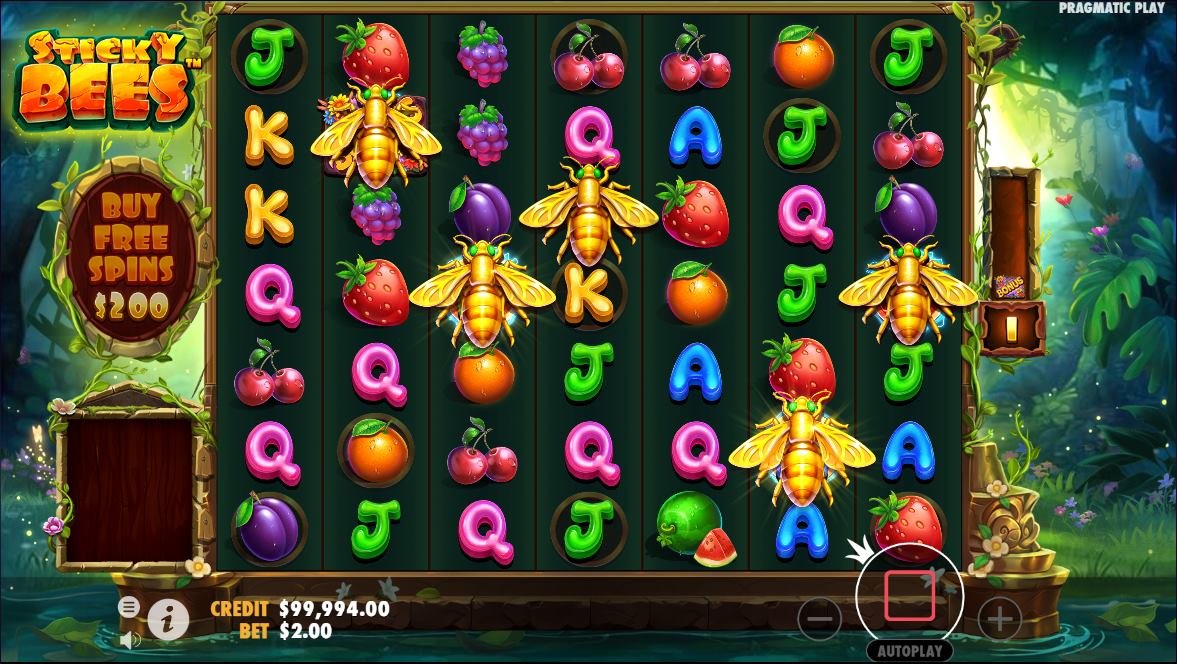
Task: Increase the bet with the plus button
Action: coord(999,621)
